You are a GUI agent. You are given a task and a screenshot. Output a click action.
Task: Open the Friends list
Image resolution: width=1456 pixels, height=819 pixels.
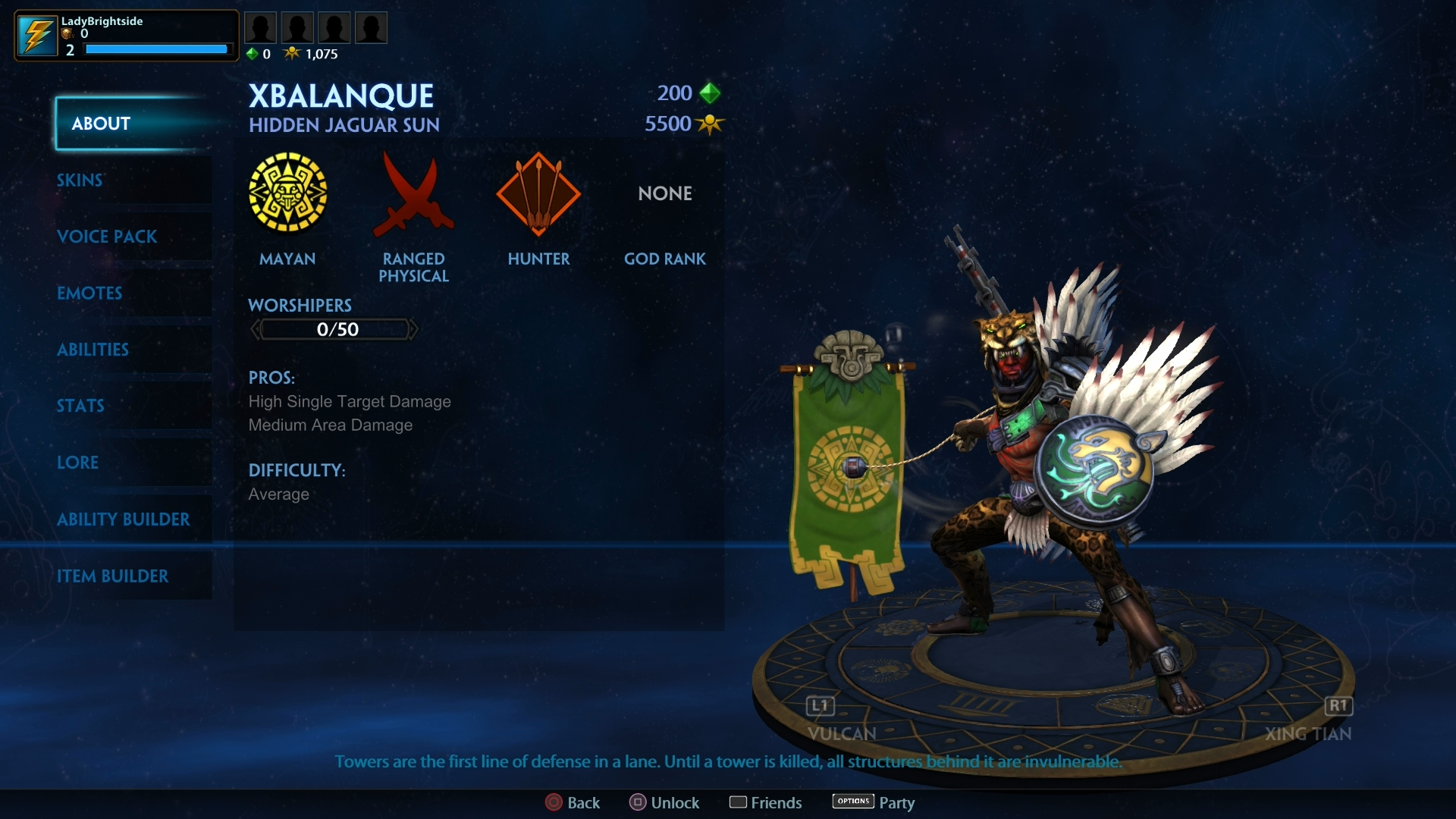click(x=765, y=802)
